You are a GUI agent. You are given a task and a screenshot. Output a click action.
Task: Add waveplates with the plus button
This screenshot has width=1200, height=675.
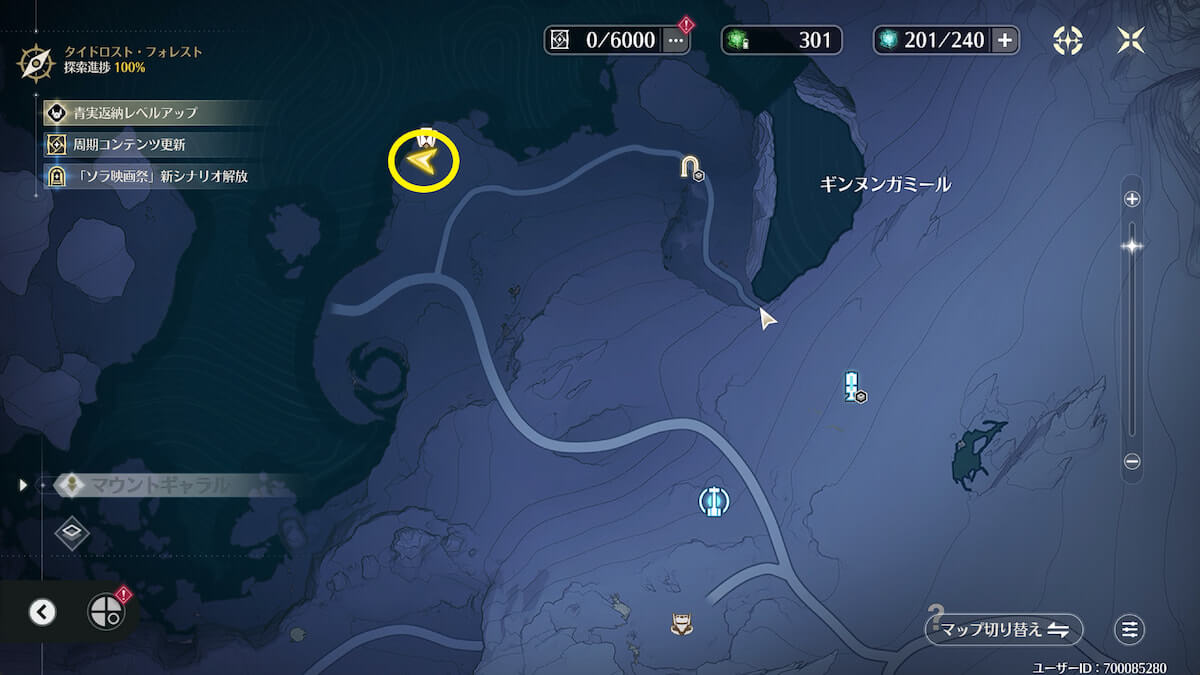pos(1005,40)
